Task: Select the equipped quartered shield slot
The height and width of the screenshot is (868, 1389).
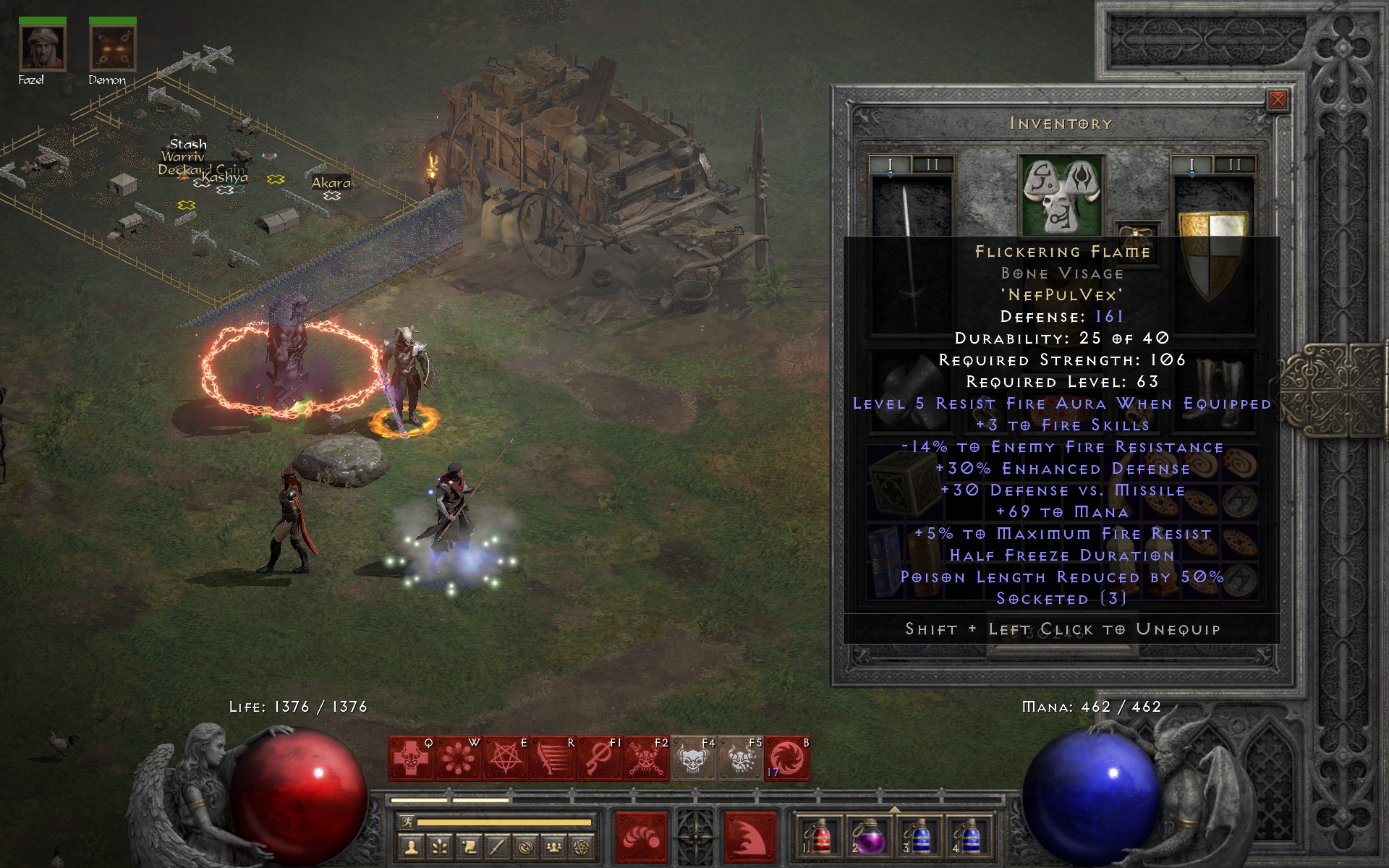Action: click(1213, 253)
